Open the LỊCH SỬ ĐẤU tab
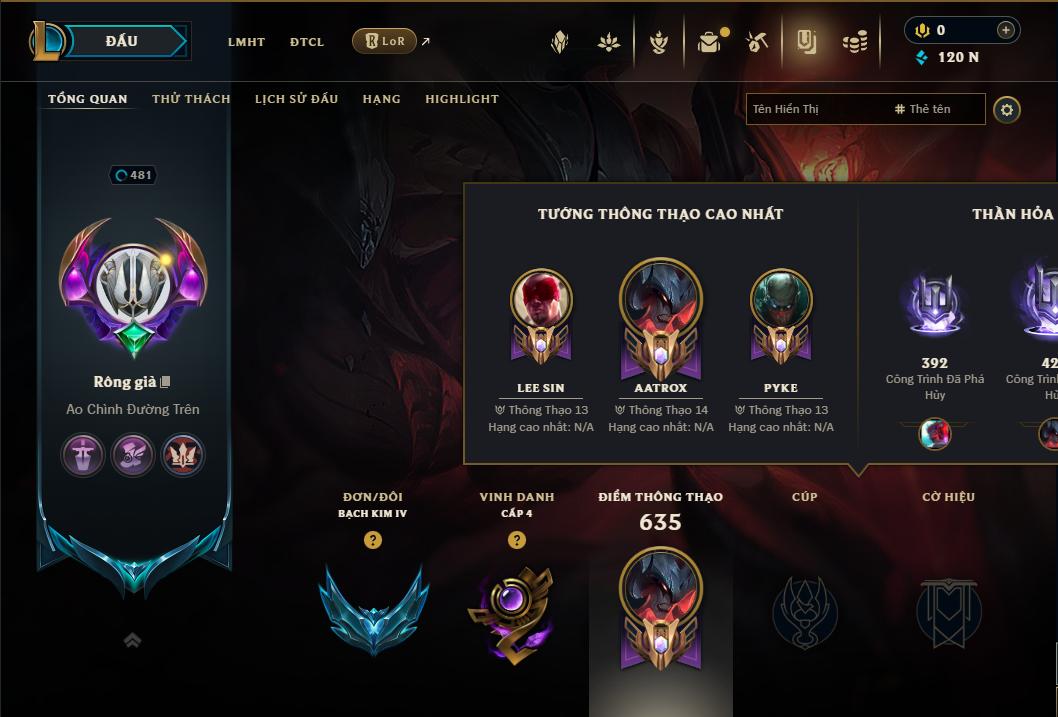Viewport: 1058px width, 717px height. click(x=296, y=99)
